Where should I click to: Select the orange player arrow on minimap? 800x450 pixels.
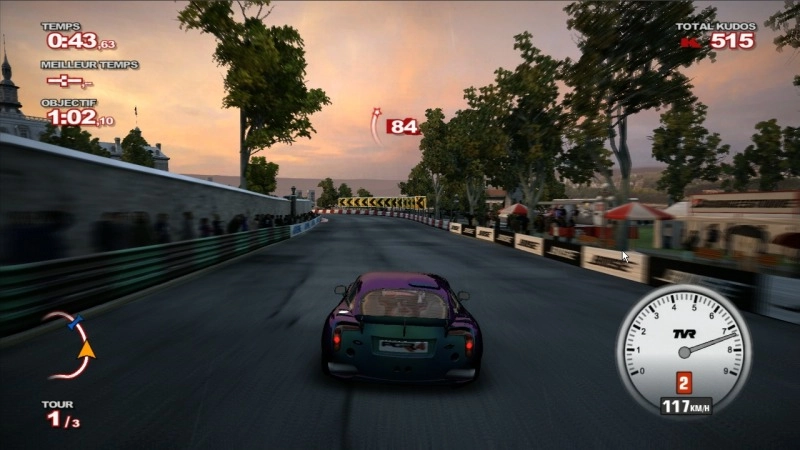pyautogui.click(x=86, y=349)
